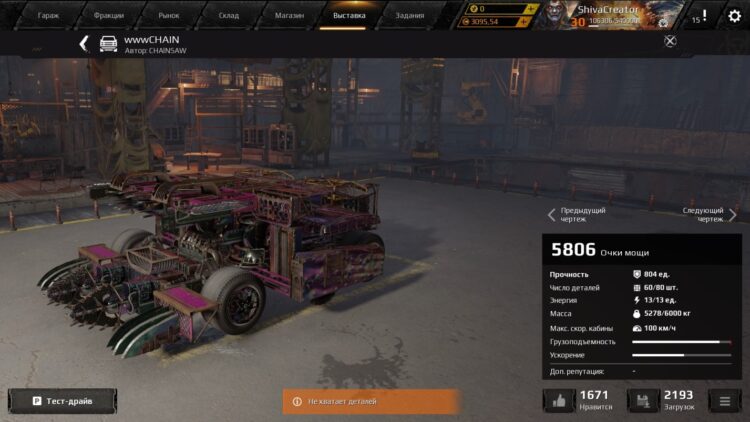The image size is (750, 422).
Task: Open the three-line list menu
Action: click(x=725, y=401)
